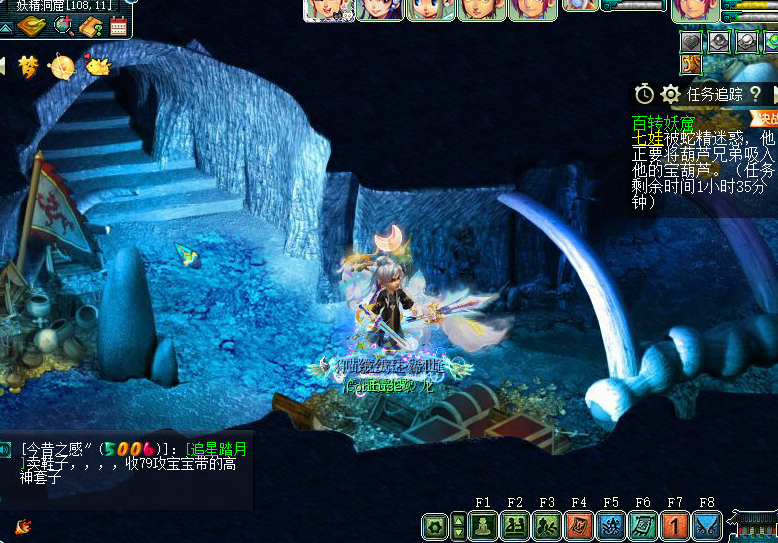Select the F7 orange number one slot
This screenshot has width=778, height=543.
[x=676, y=526]
